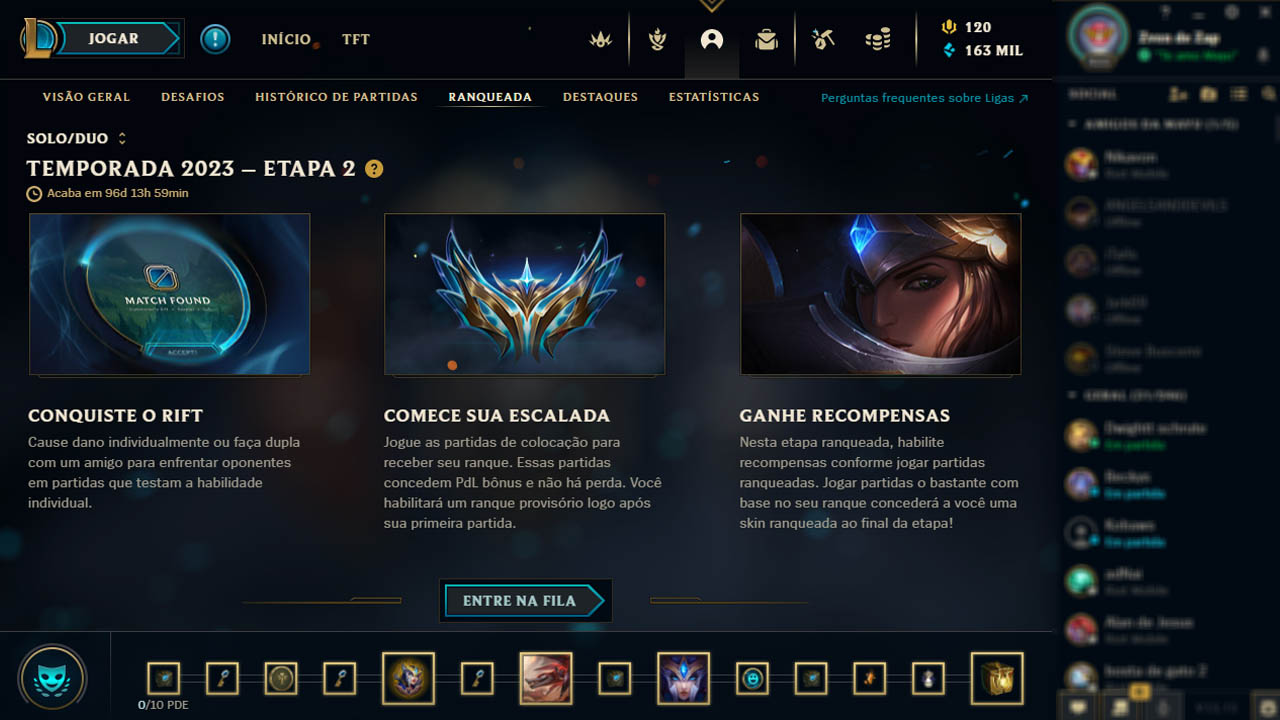Select the final chest reward on the pass track

(x=997, y=677)
